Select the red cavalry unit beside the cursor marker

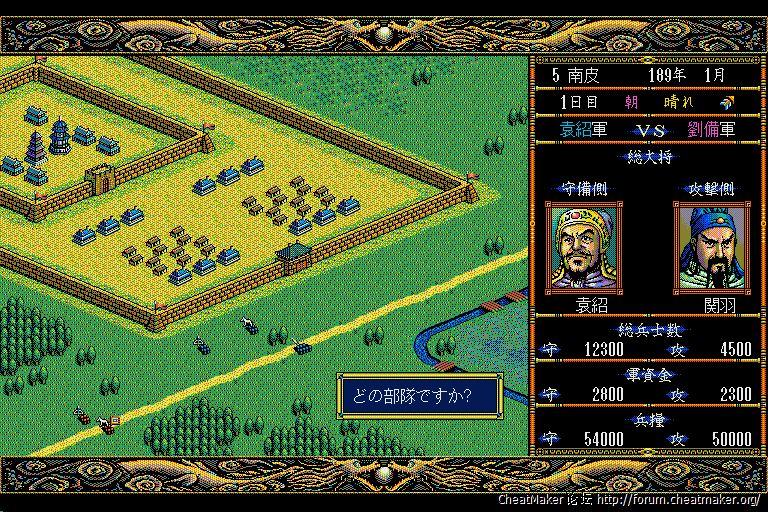(105, 425)
